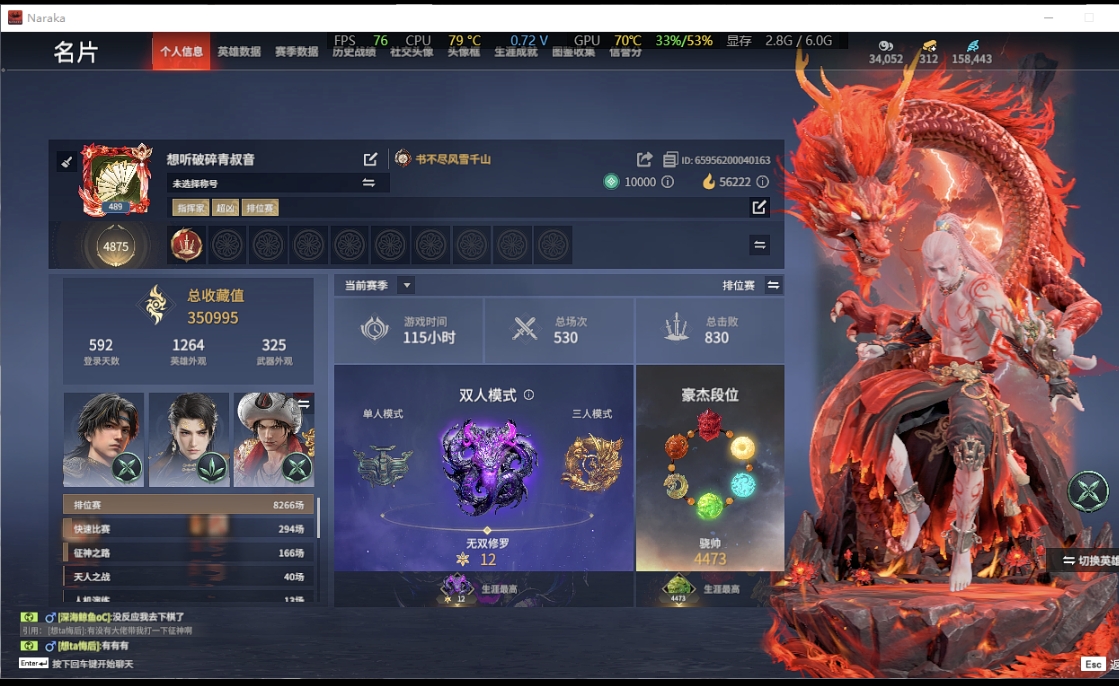Image resolution: width=1119 pixels, height=686 pixels.
Task: Toggle the 排位赛 mode switch button
Action: (773, 285)
